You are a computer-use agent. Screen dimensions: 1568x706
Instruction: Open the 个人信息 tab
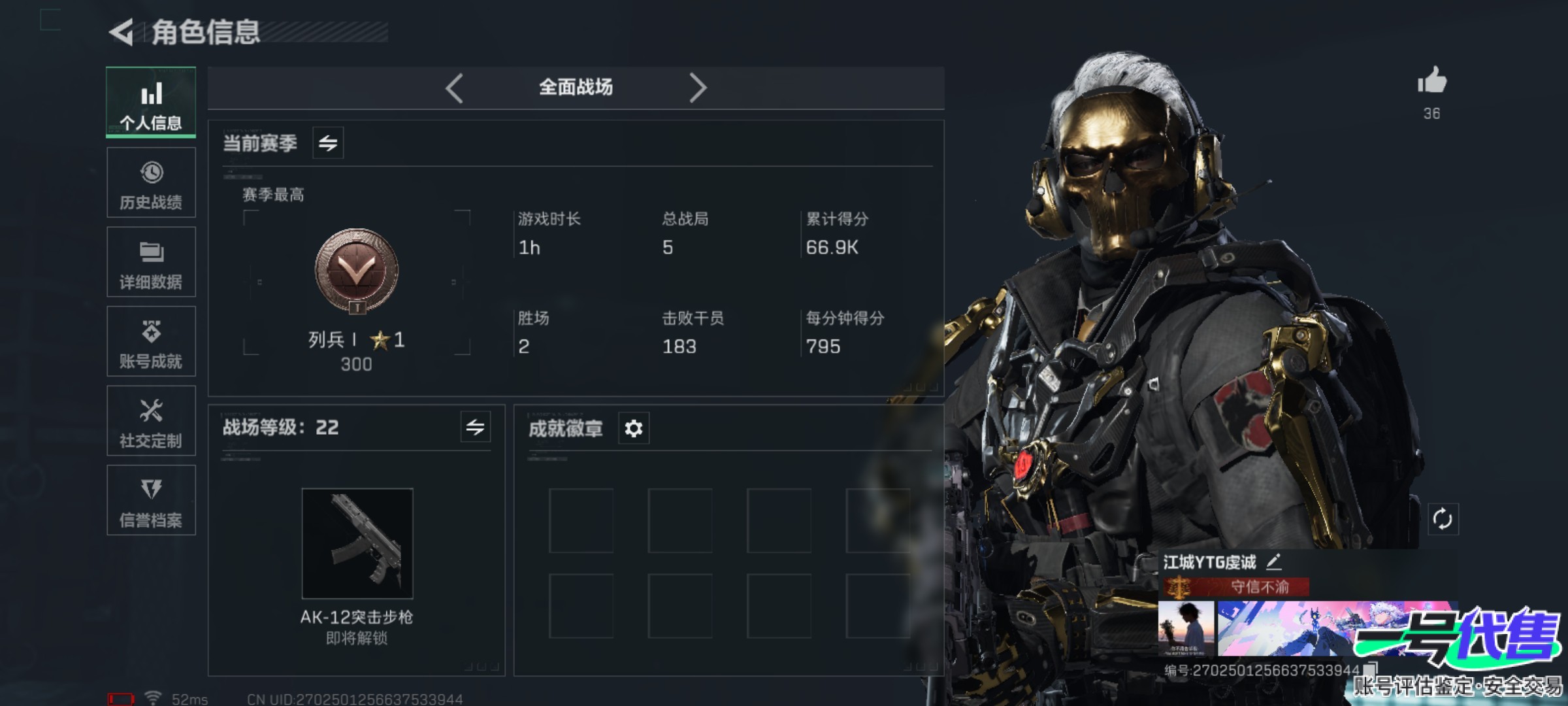point(151,103)
